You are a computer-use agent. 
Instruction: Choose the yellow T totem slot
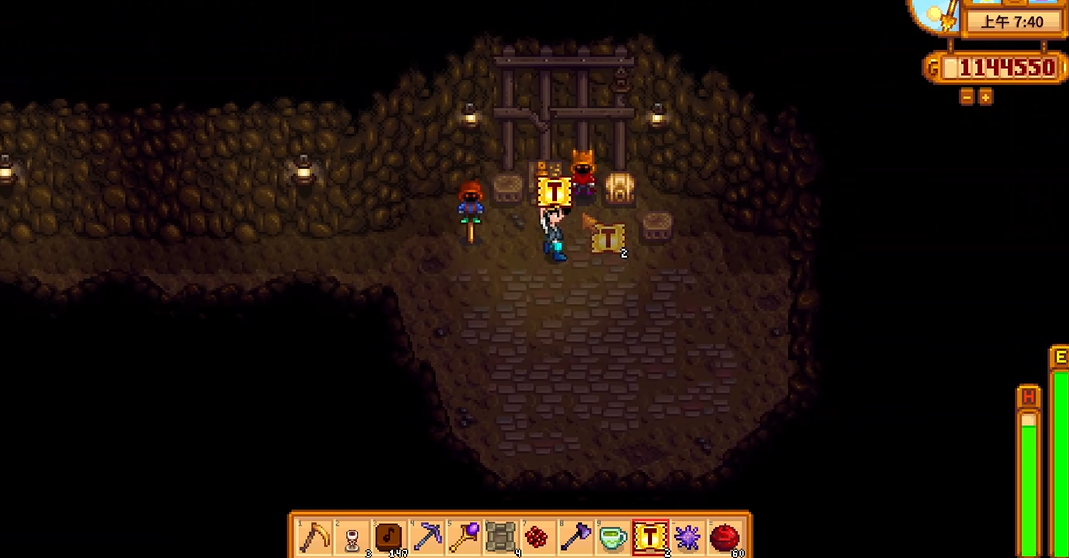[651, 537]
